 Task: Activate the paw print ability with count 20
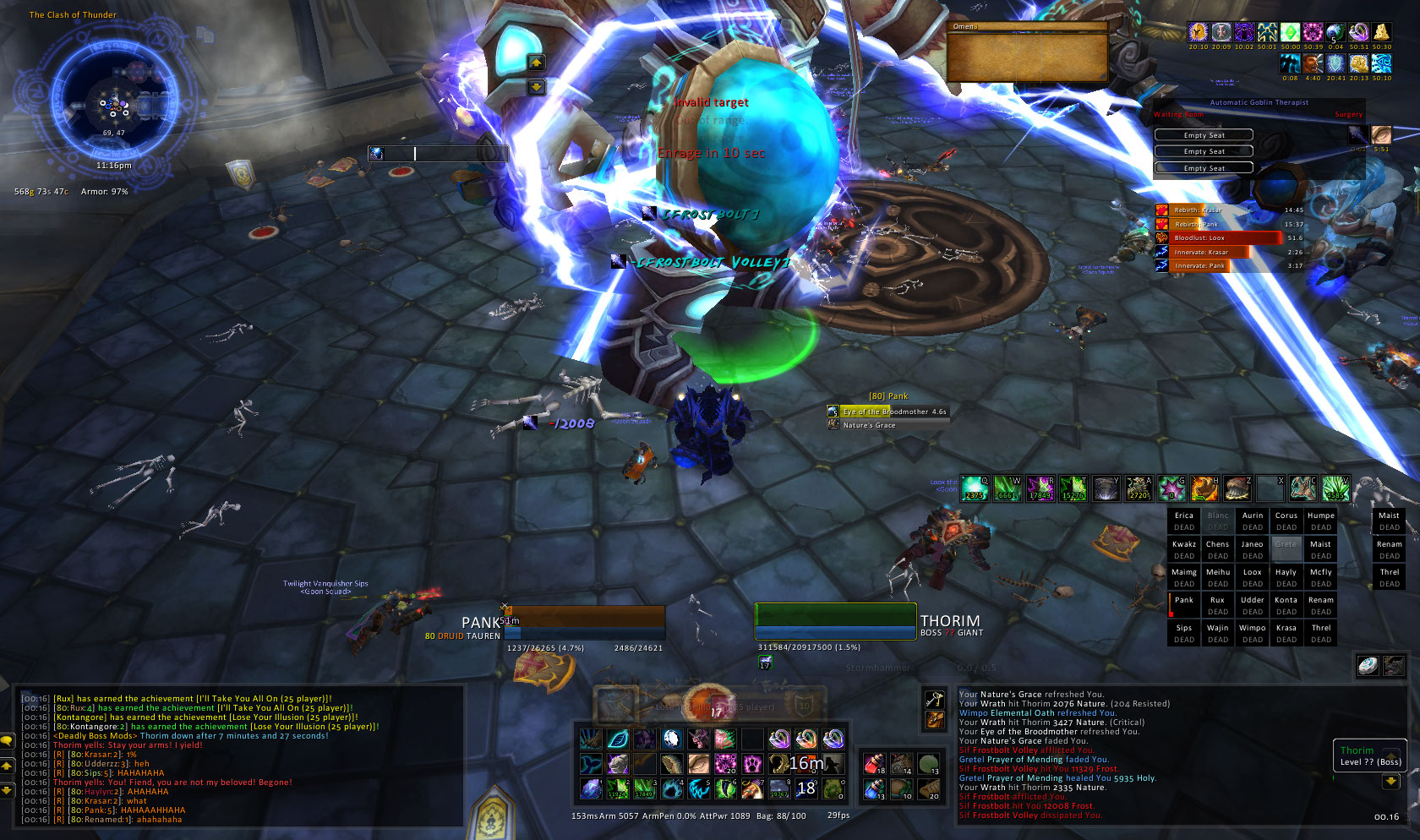(726, 764)
